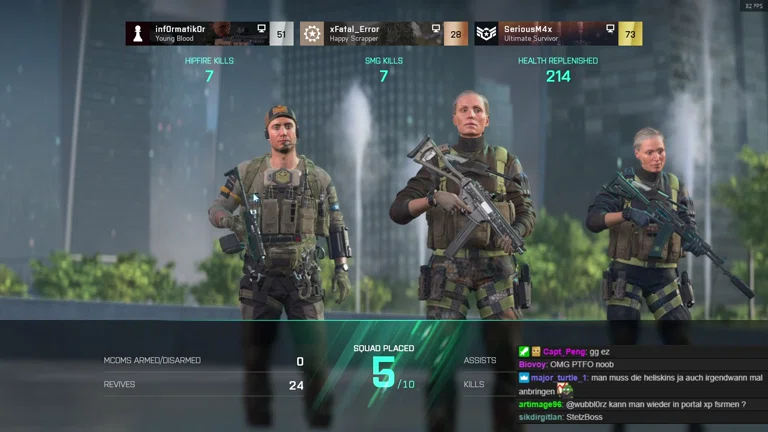Click Capt_Peng's username in chat
Screen dimensions: 768x432
(x=565, y=352)
